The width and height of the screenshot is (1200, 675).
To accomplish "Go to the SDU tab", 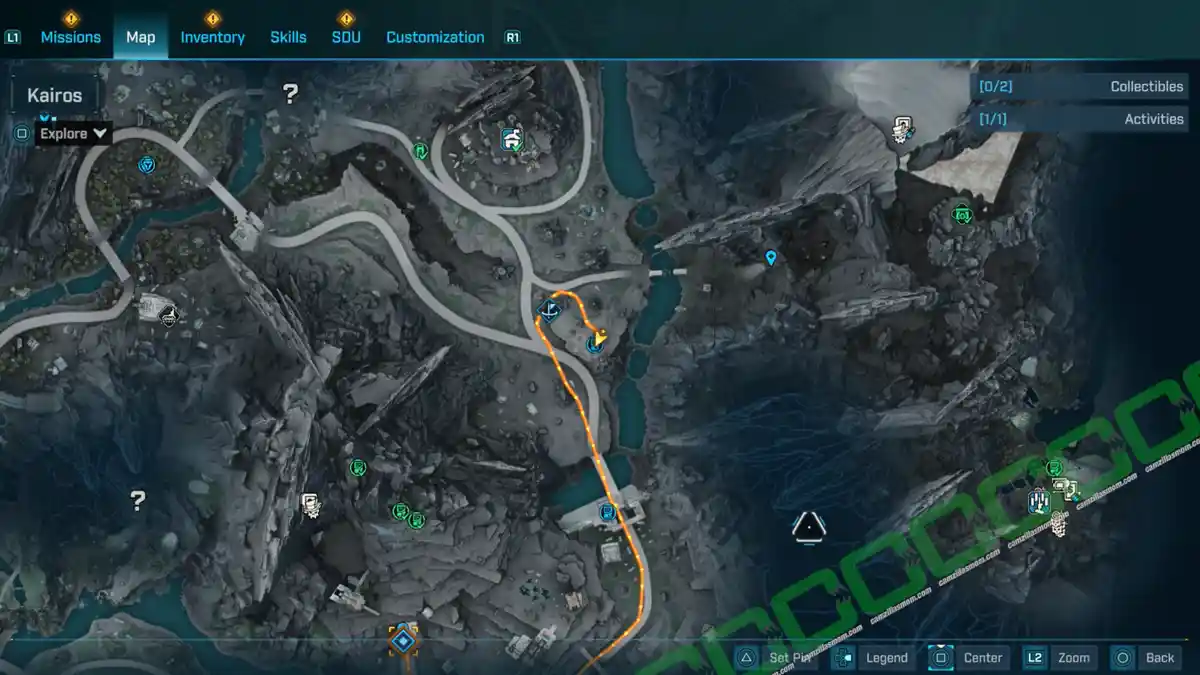I will click(x=346, y=37).
